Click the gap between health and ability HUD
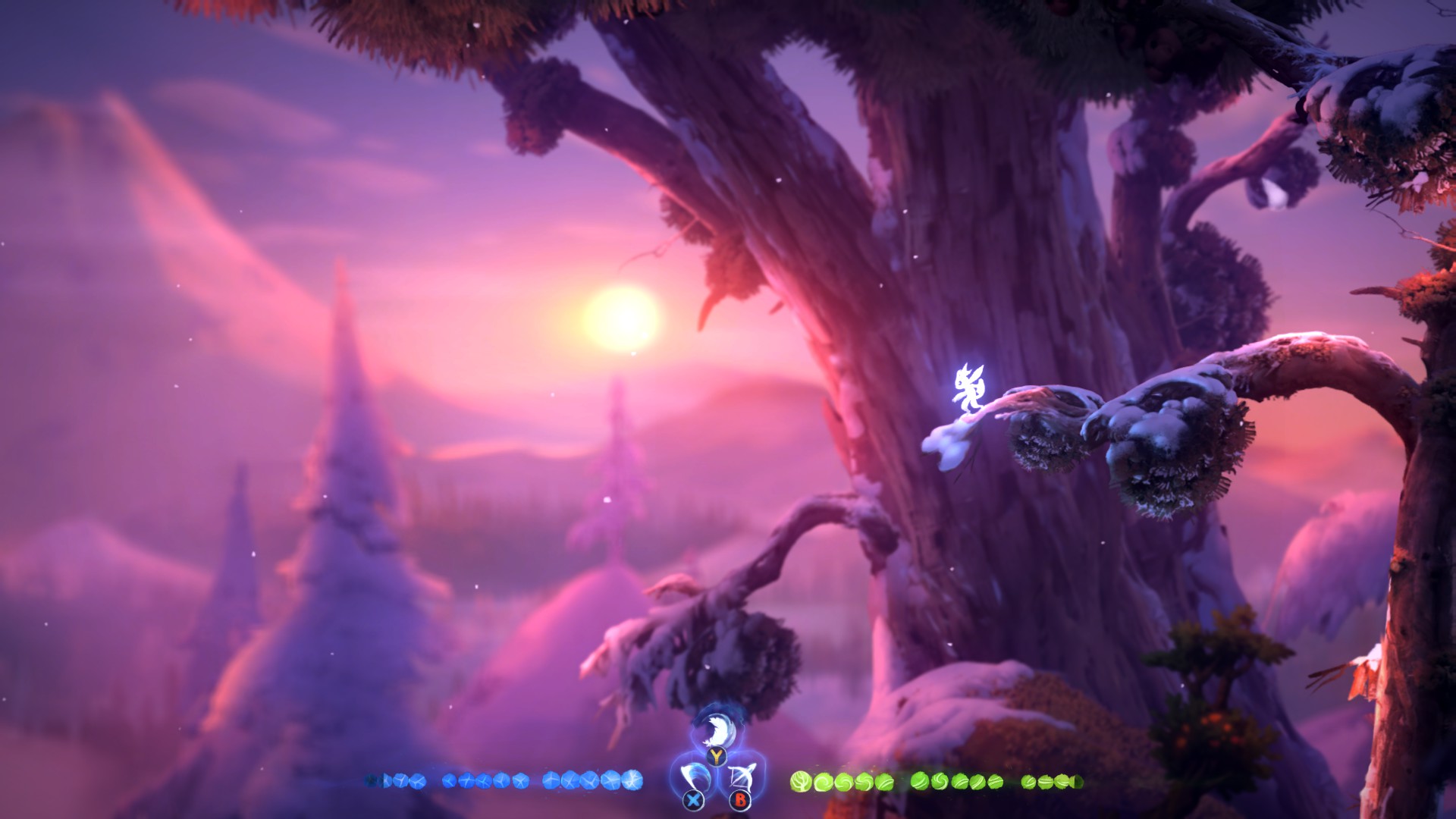This screenshot has width=1456, height=819. pyautogui.click(x=660, y=780)
